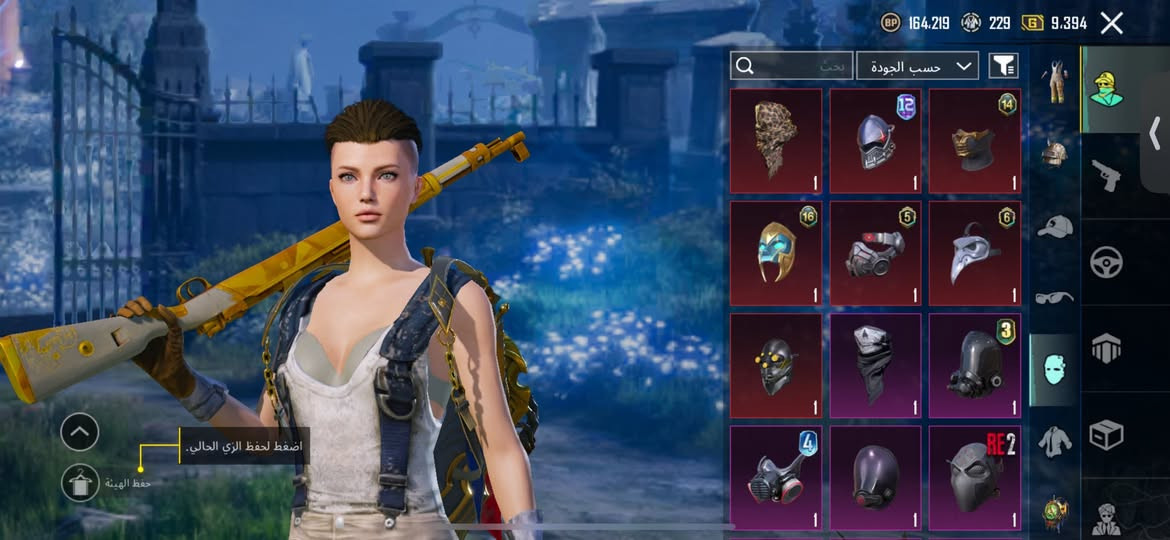Choose the silver helmet marked level 12

click(x=876, y=140)
